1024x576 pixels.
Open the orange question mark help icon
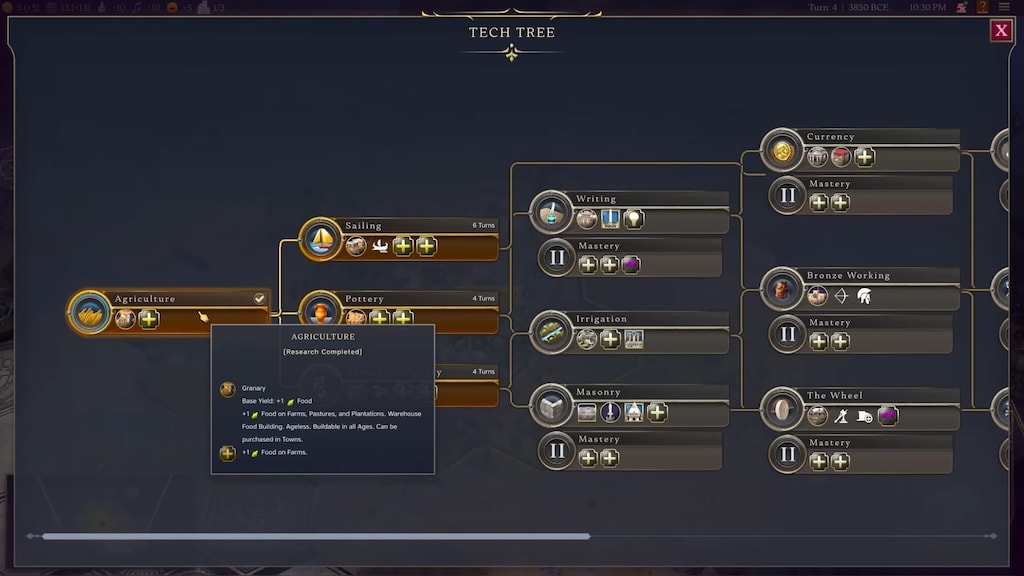982,7
